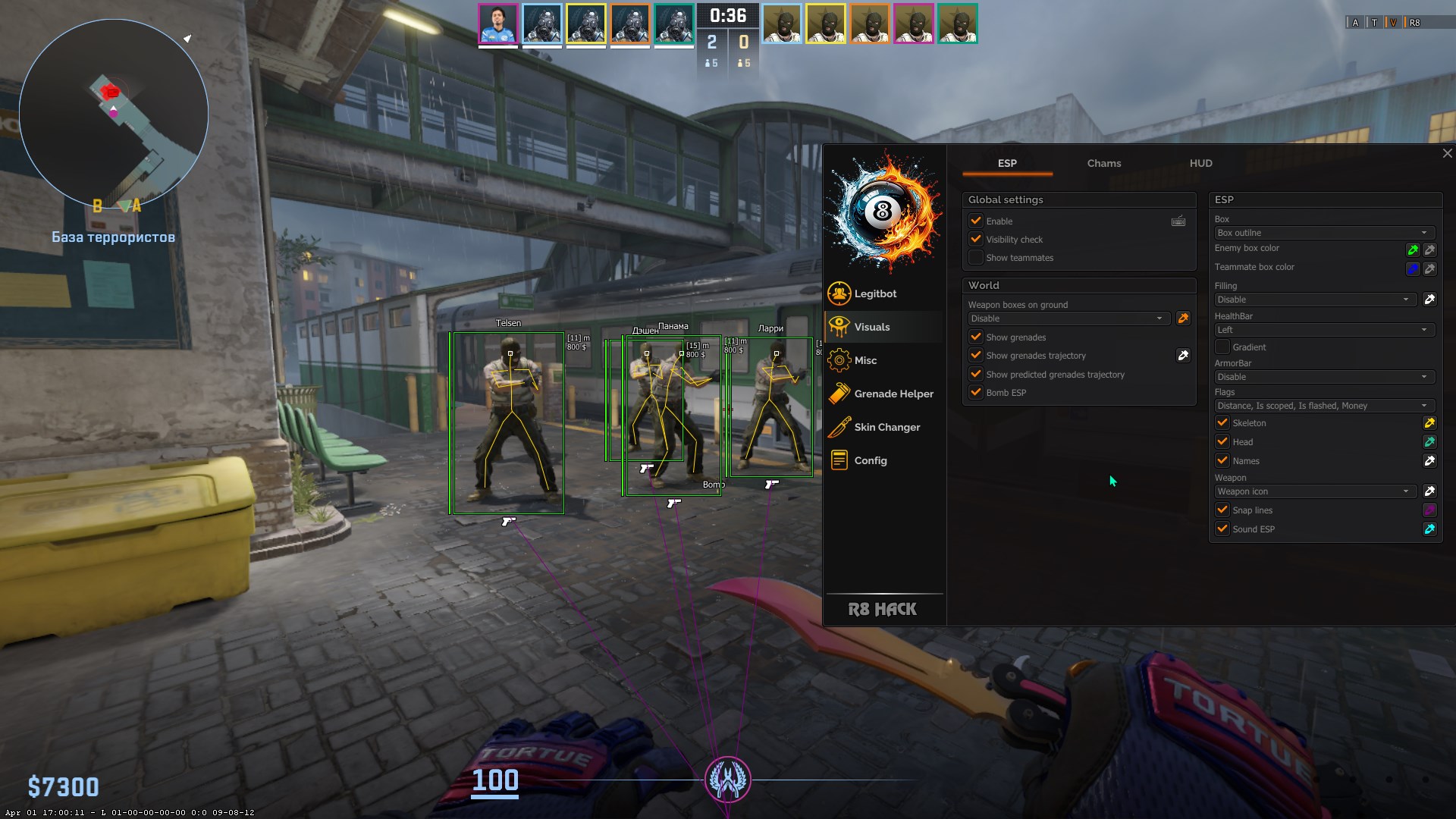
Task: Open the Legitbot section
Action: 874,293
